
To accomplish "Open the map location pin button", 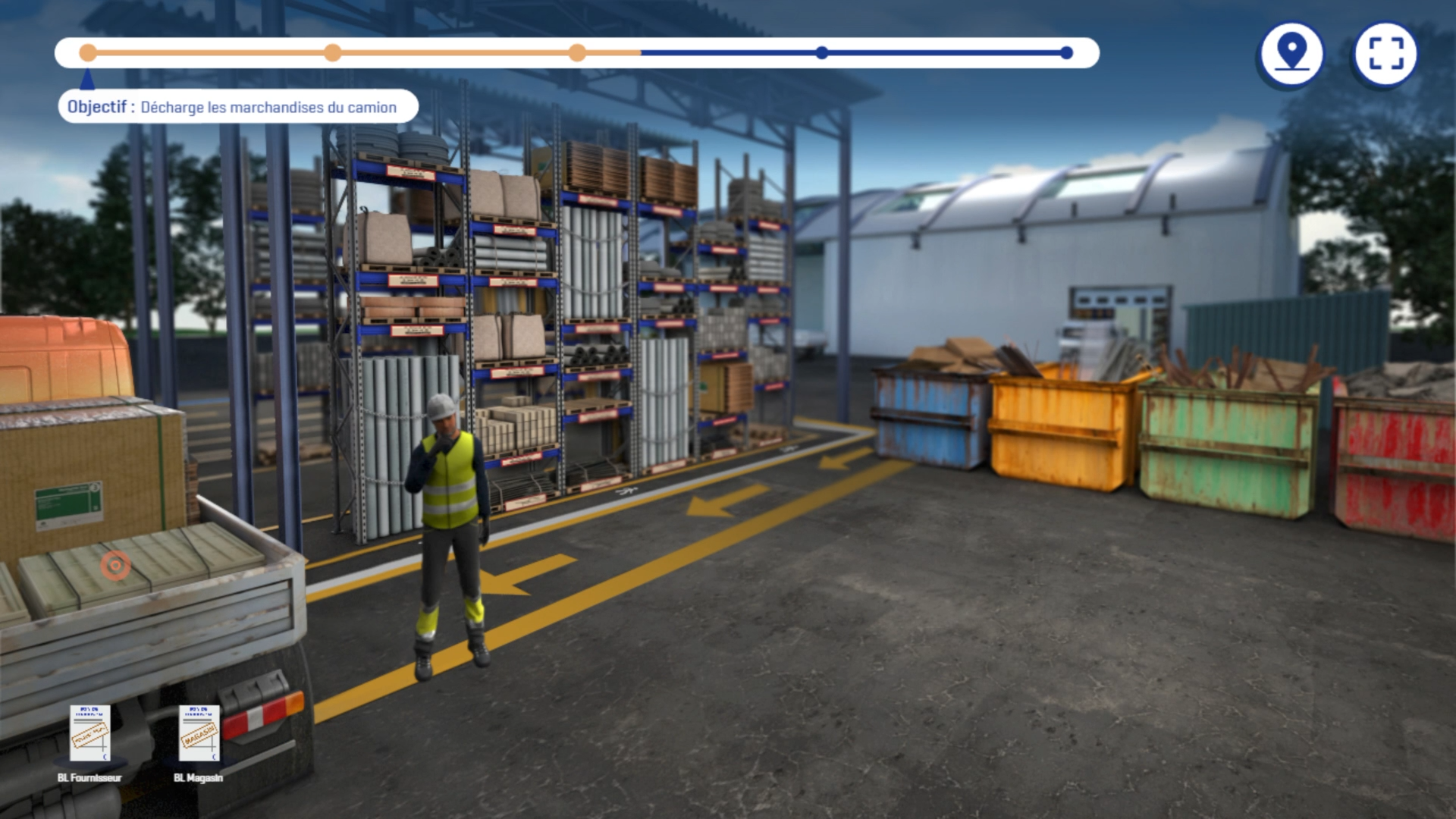I will (x=1291, y=54).
